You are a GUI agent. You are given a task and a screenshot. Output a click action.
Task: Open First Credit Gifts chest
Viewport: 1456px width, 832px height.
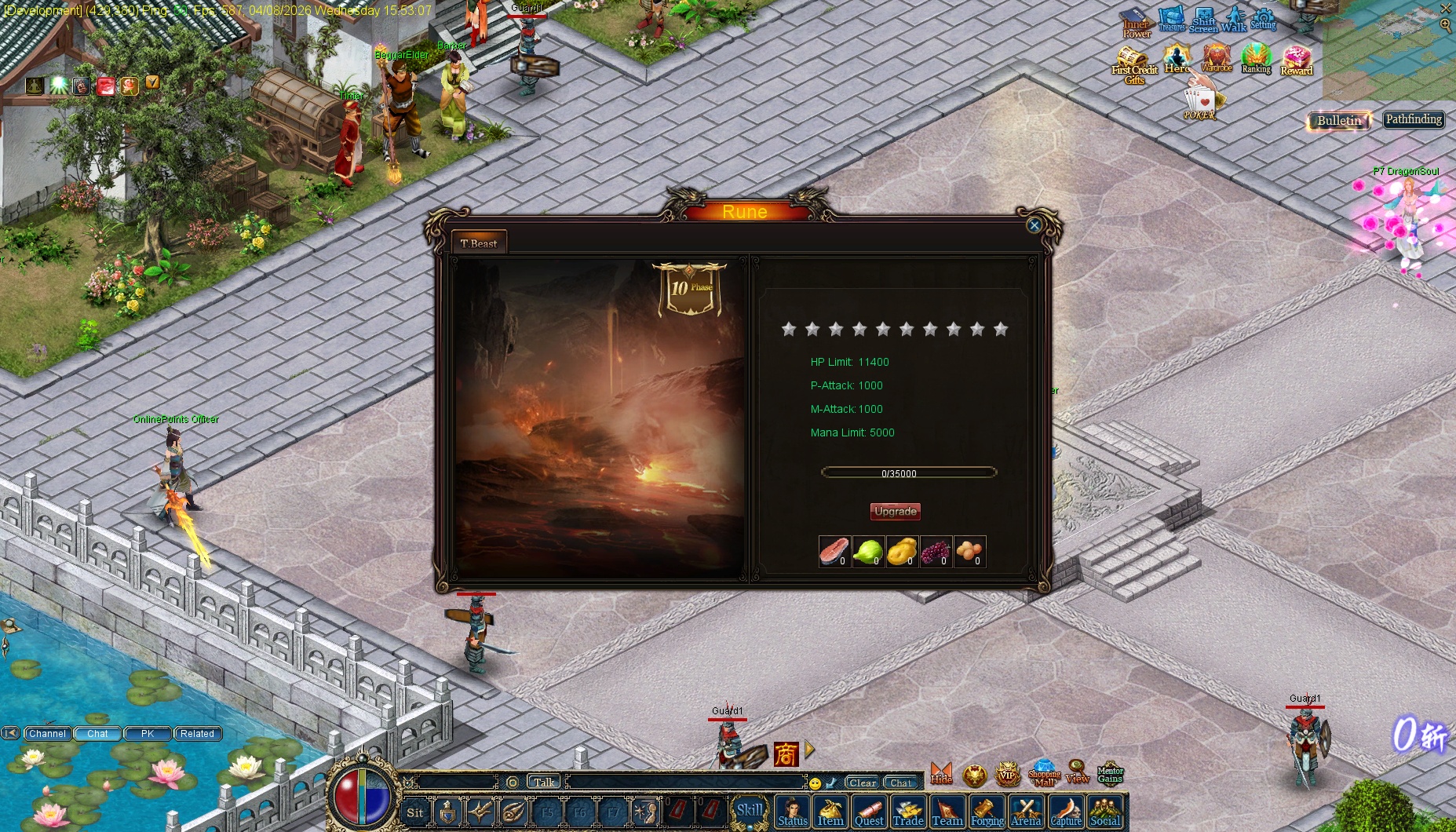[x=1133, y=63]
